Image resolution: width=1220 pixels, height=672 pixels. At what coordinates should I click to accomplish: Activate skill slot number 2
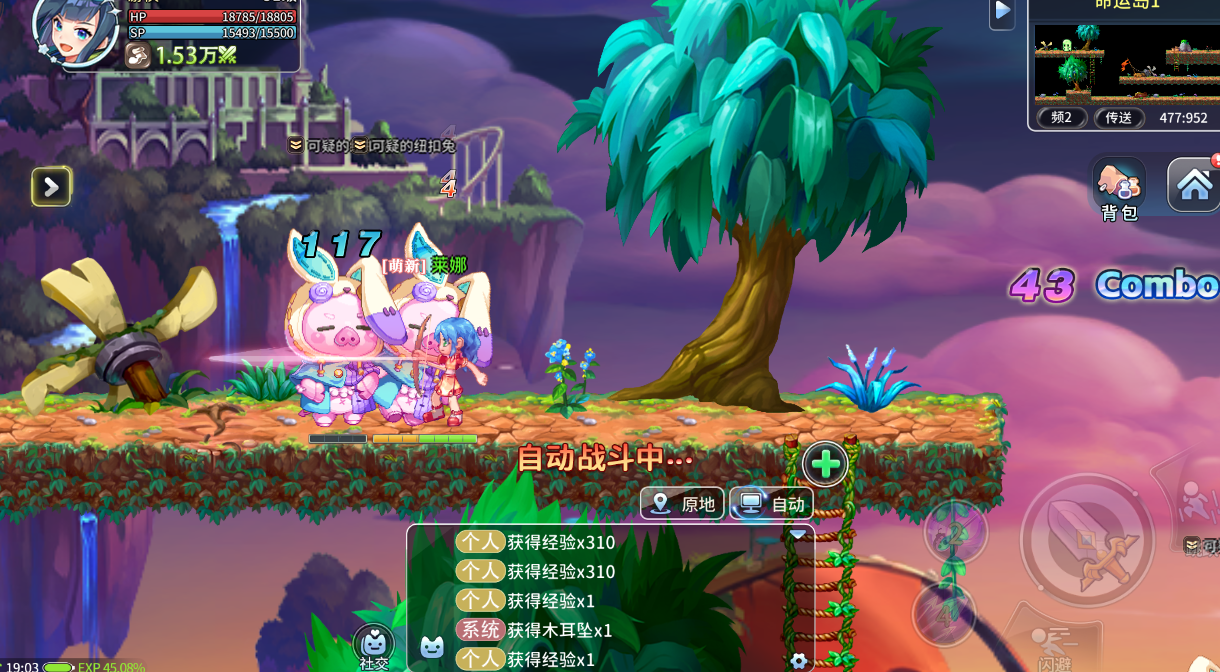pyautogui.click(x=955, y=532)
